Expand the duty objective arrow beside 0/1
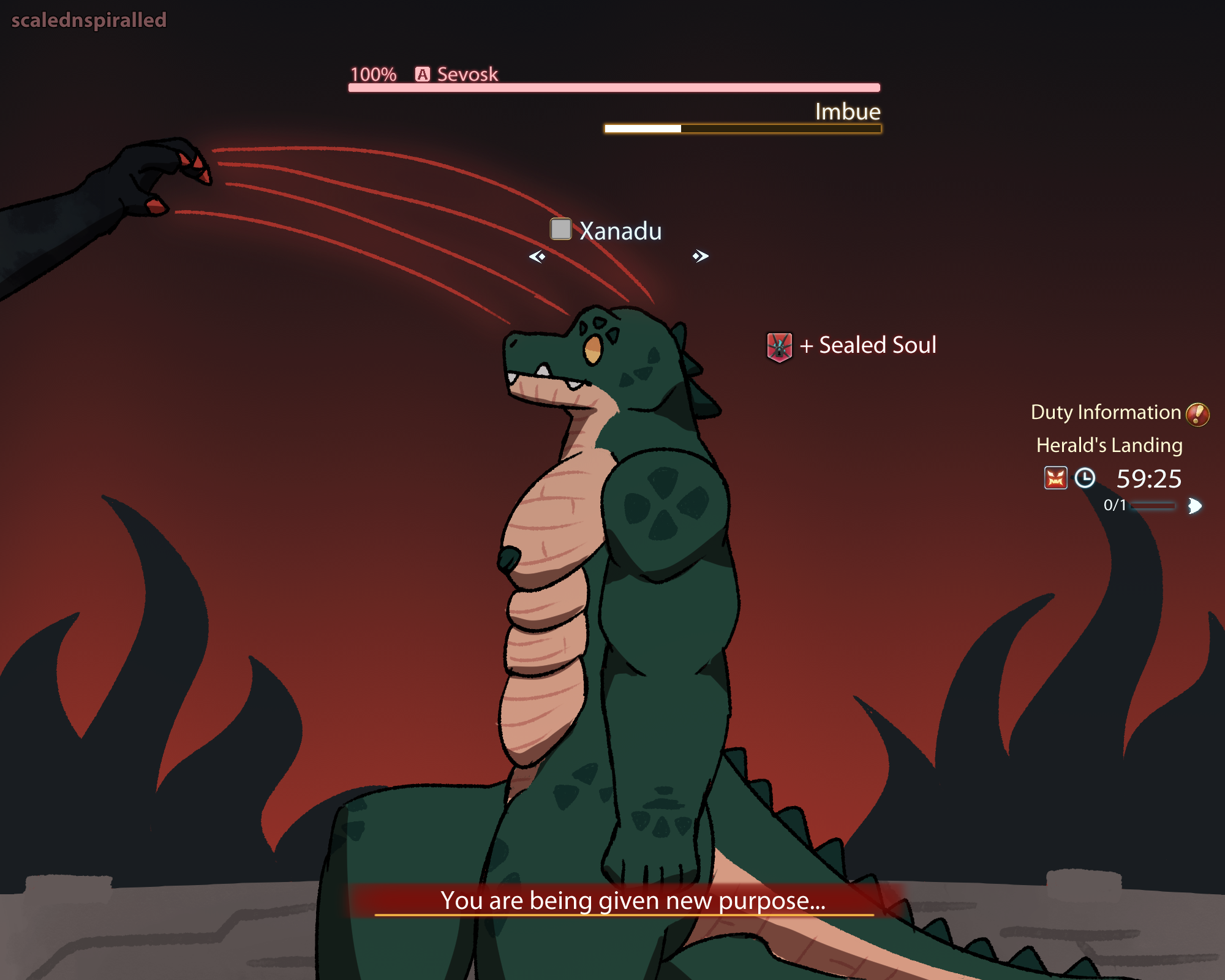 (1194, 506)
